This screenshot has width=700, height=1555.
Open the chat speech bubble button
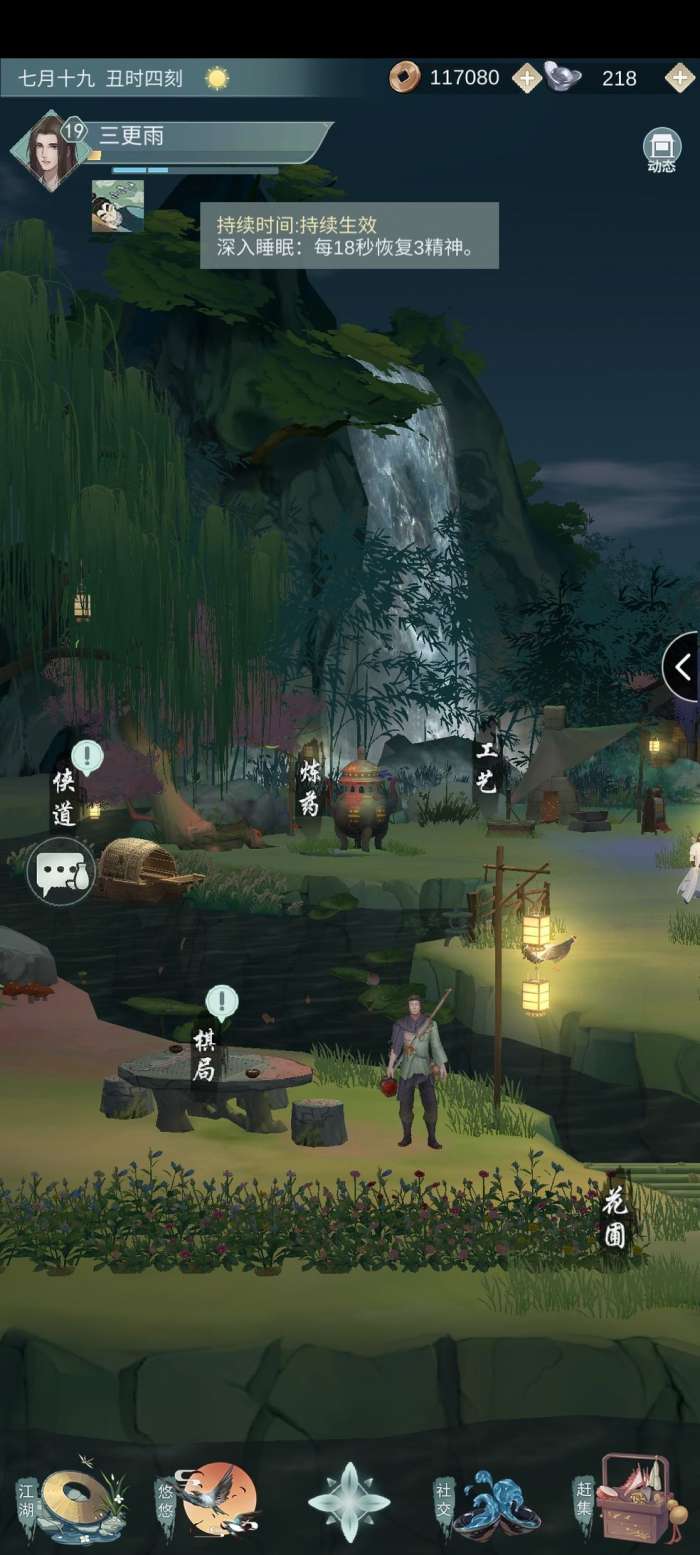click(x=60, y=872)
